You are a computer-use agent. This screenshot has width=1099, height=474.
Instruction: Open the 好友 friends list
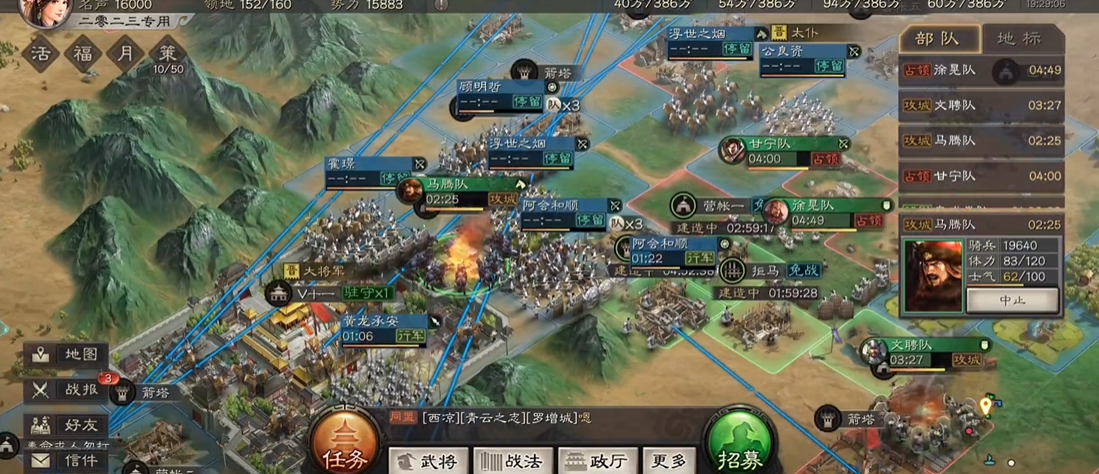click(66, 424)
